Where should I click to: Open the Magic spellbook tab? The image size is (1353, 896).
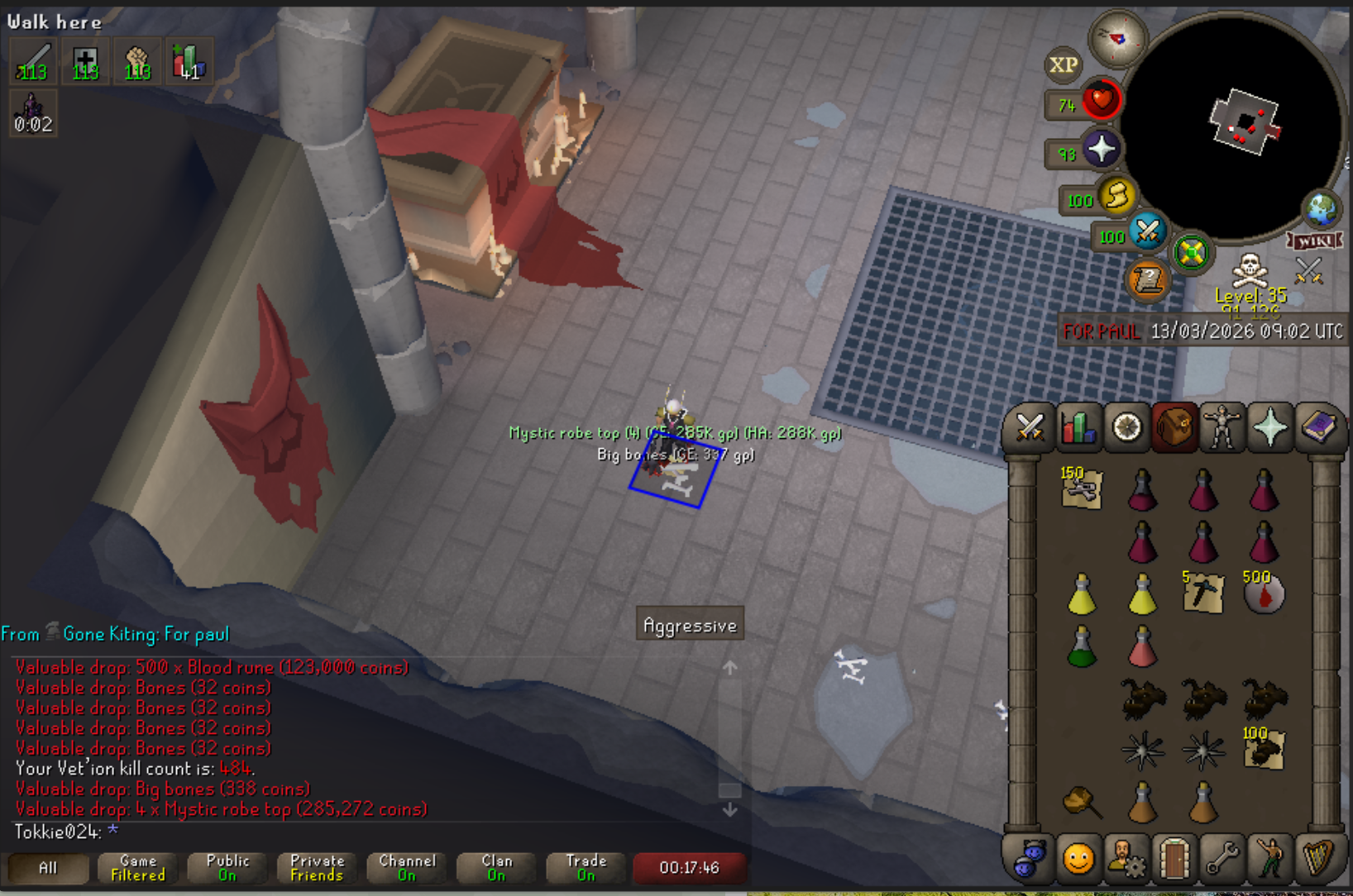(1318, 428)
